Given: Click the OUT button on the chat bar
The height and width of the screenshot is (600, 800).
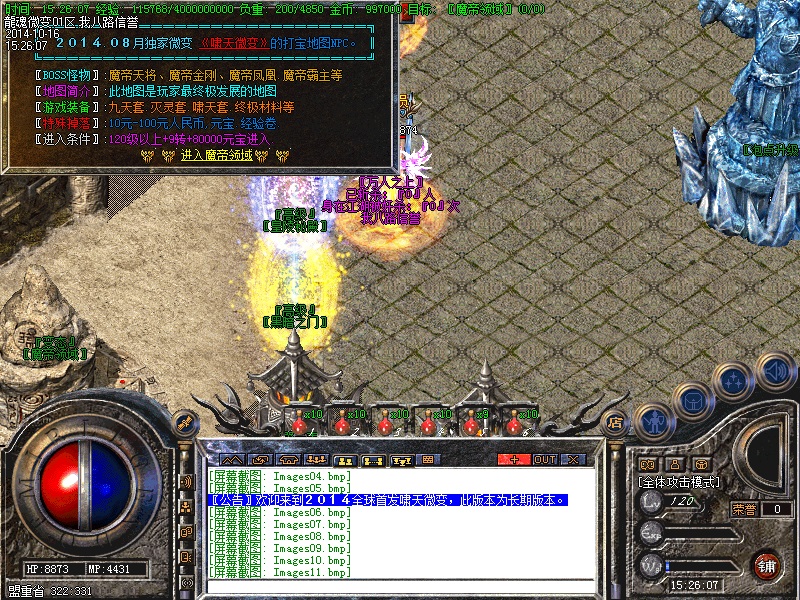Looking at the screenshot, I should tap(545, 459).
